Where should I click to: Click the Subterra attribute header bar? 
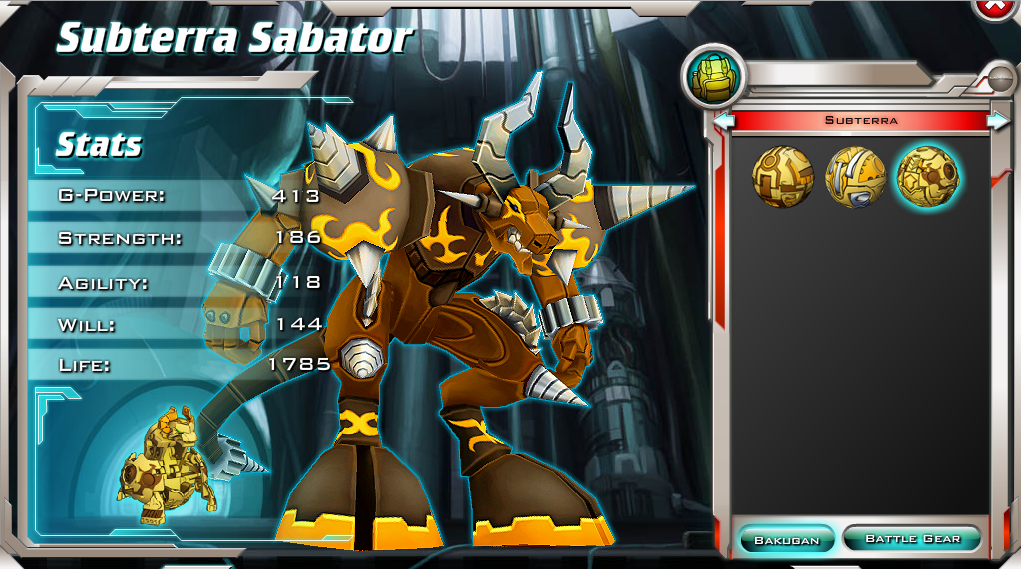861,120
